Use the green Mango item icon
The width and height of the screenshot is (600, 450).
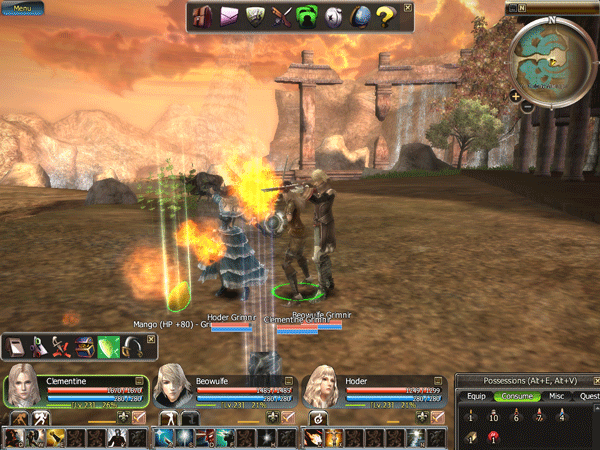(x=108, y=346)
